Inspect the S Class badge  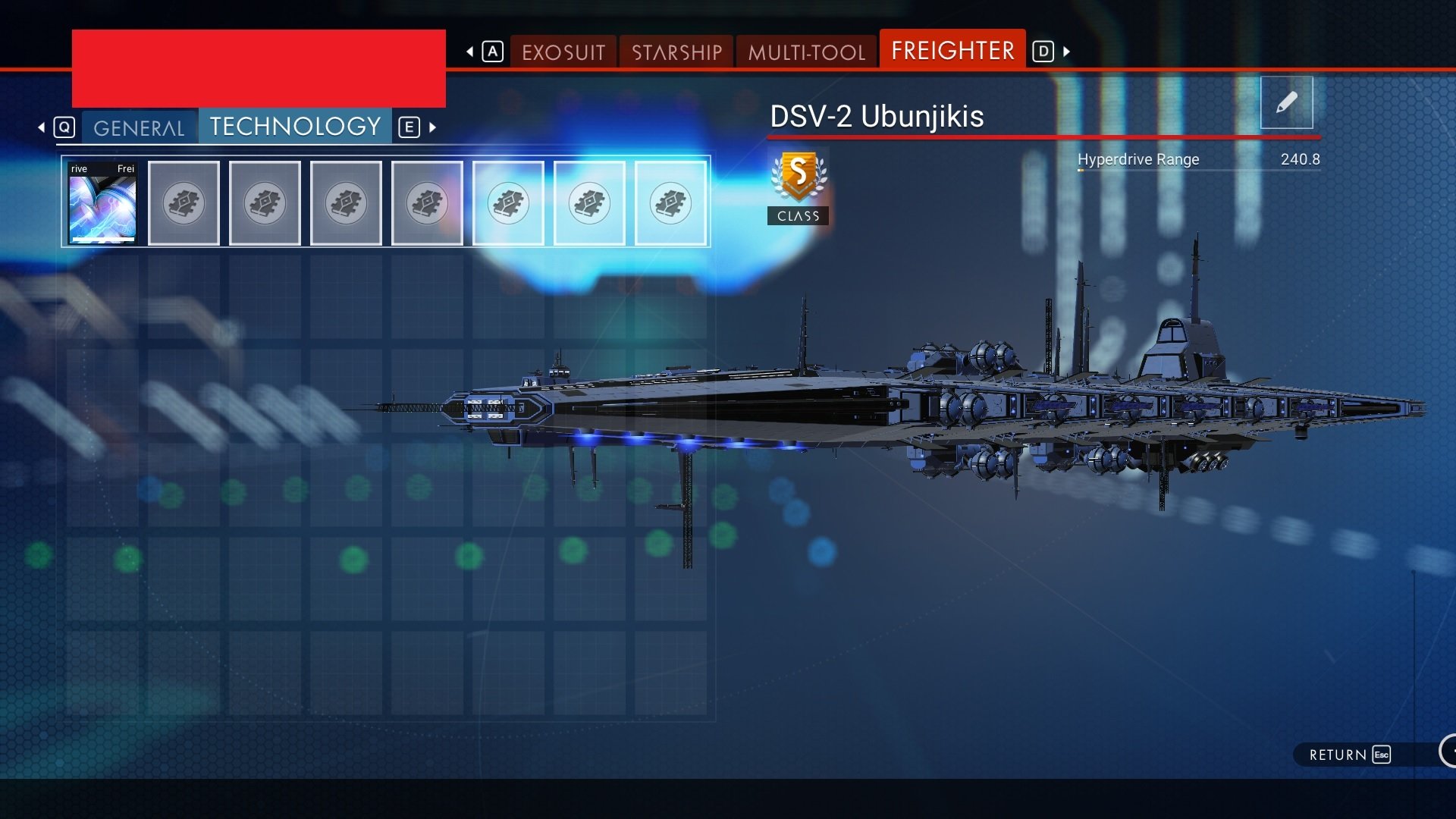[798, 186]
